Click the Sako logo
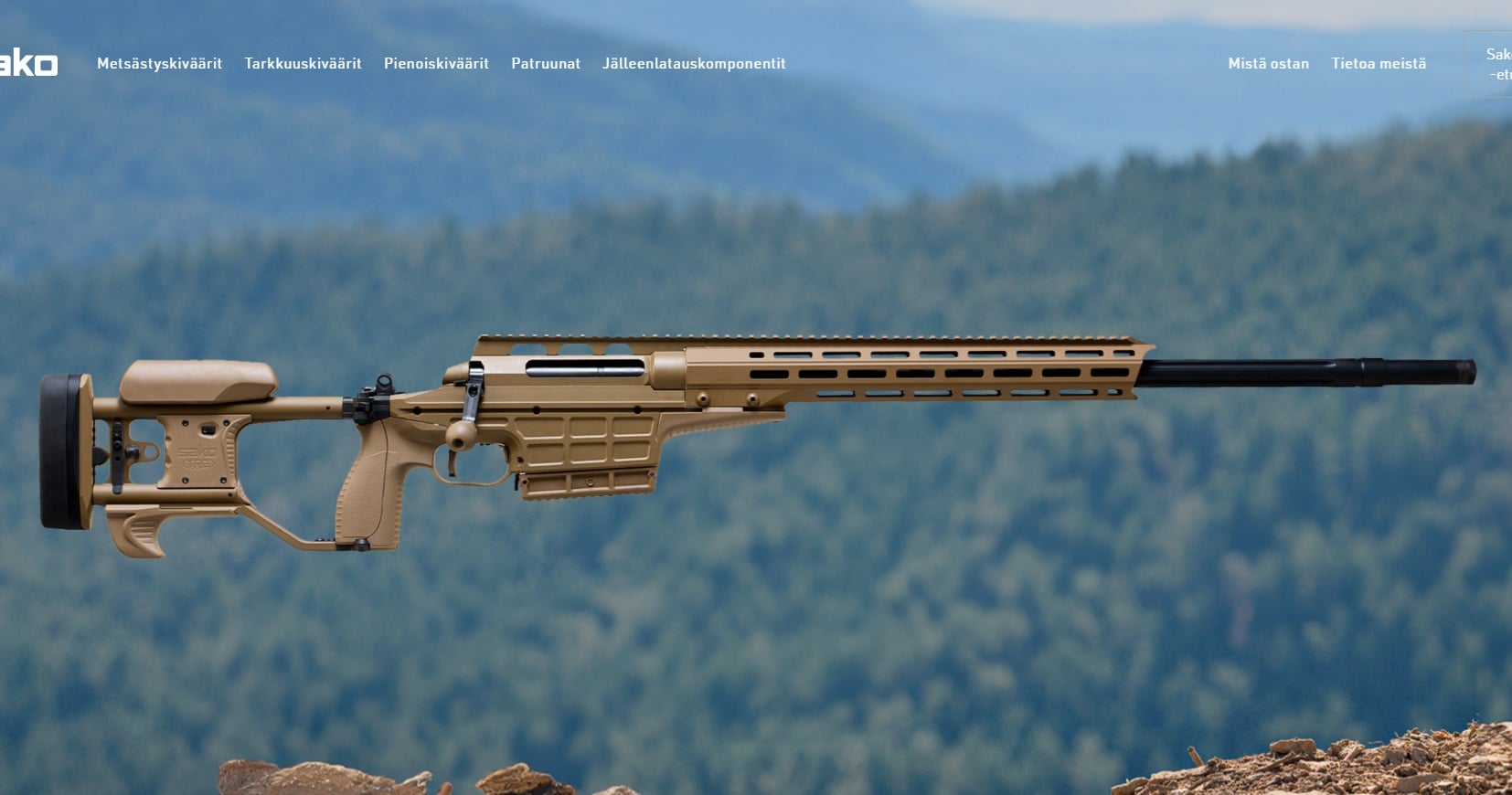 (29, 63)
